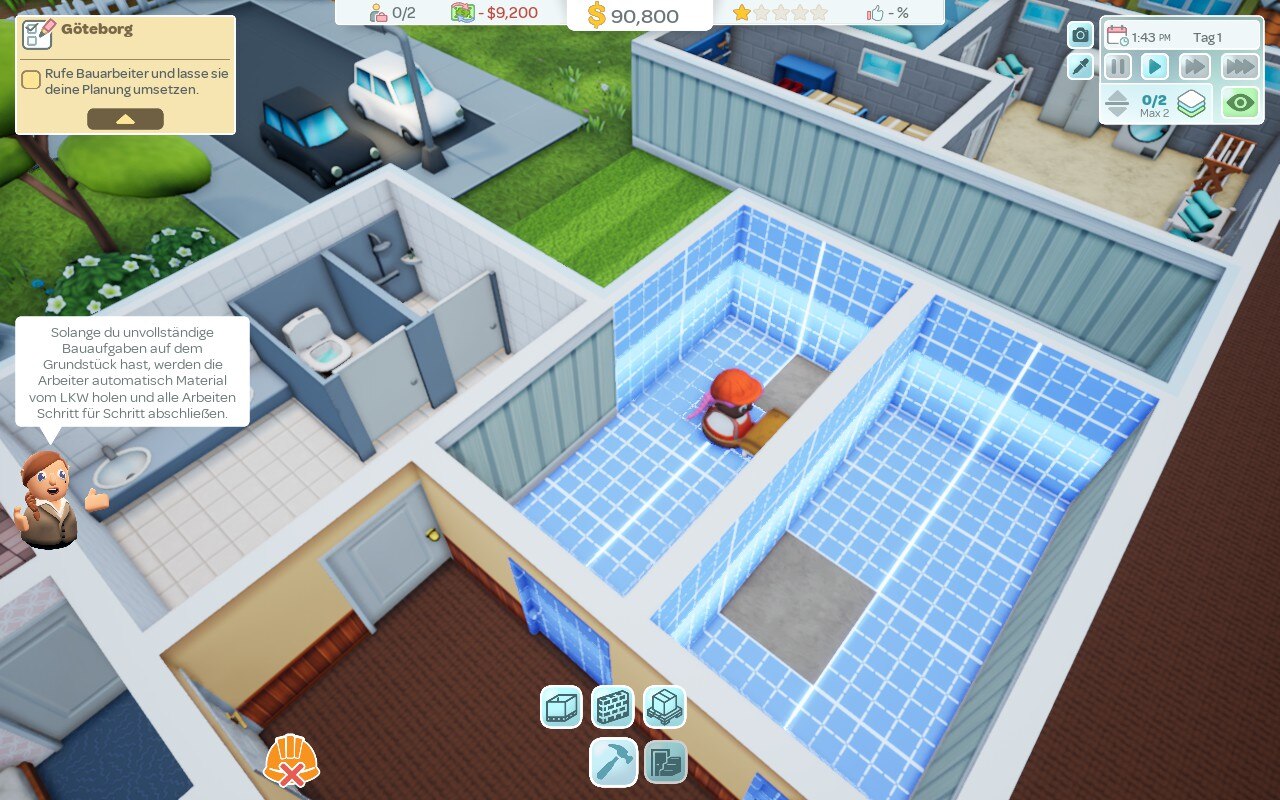1280x800 pixels.
Task: Switch to double fast-forward speed
Action: [x=1194, y=67]
